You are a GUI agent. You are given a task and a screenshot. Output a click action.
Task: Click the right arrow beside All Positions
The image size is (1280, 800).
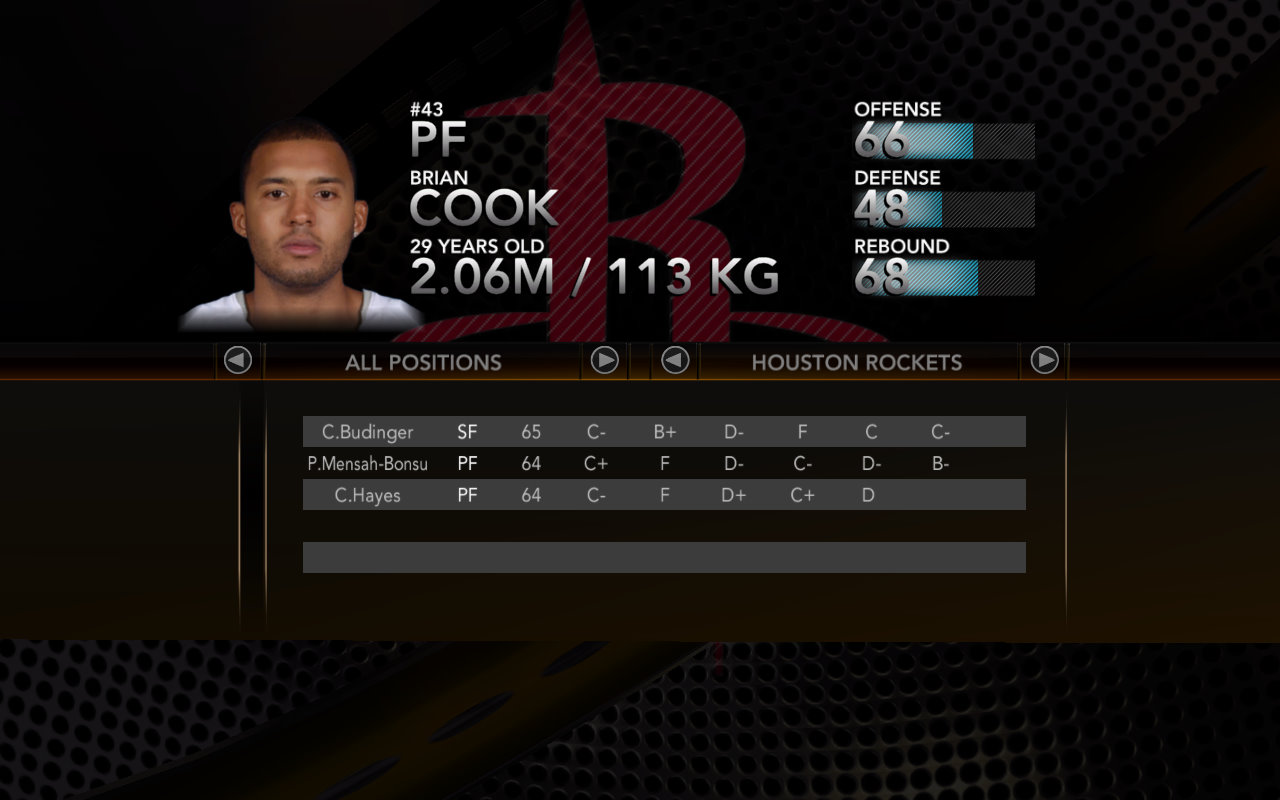[x=604, y=360]
